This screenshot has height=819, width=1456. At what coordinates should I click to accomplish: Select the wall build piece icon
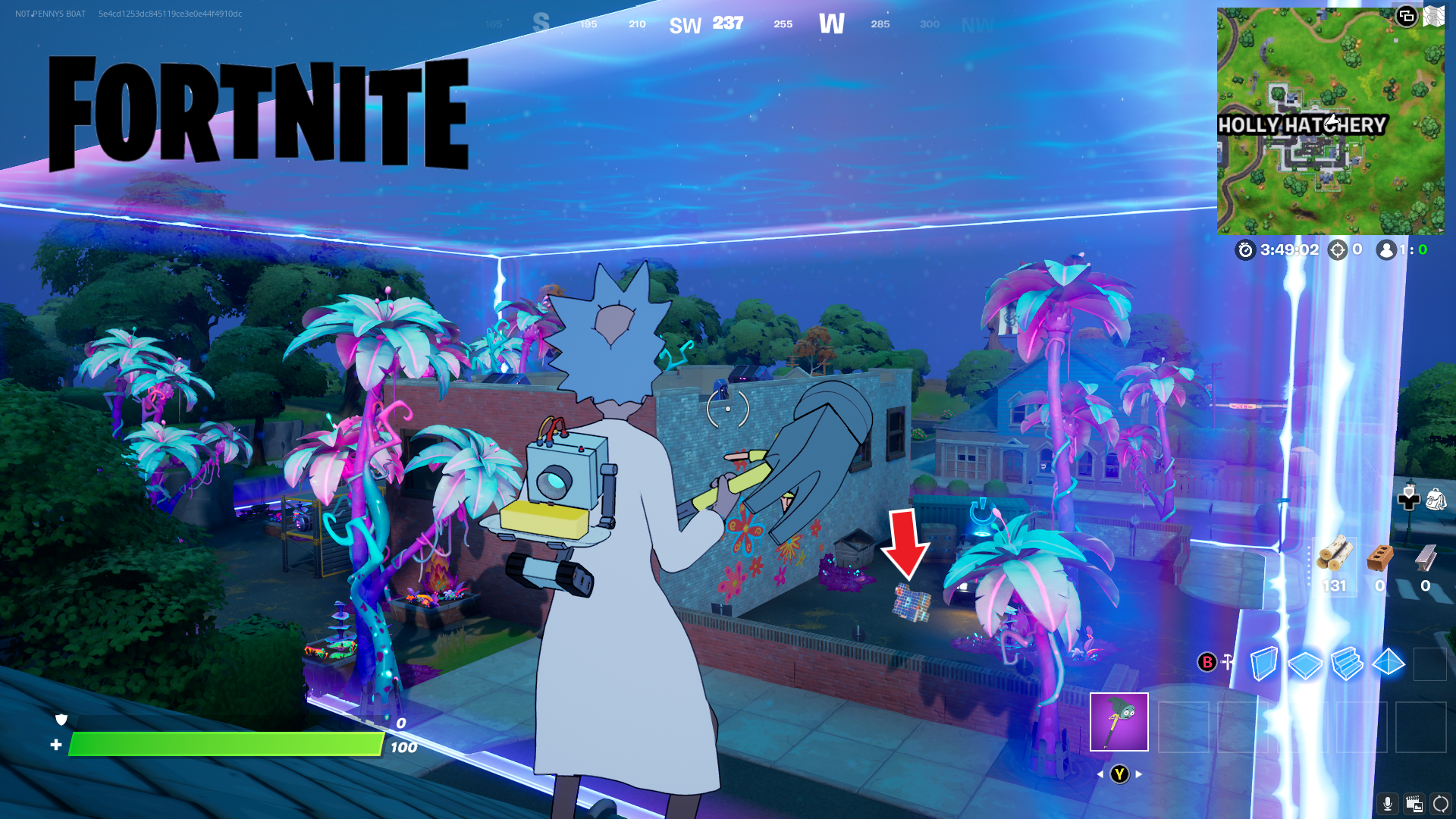[x=1263, y=665]
